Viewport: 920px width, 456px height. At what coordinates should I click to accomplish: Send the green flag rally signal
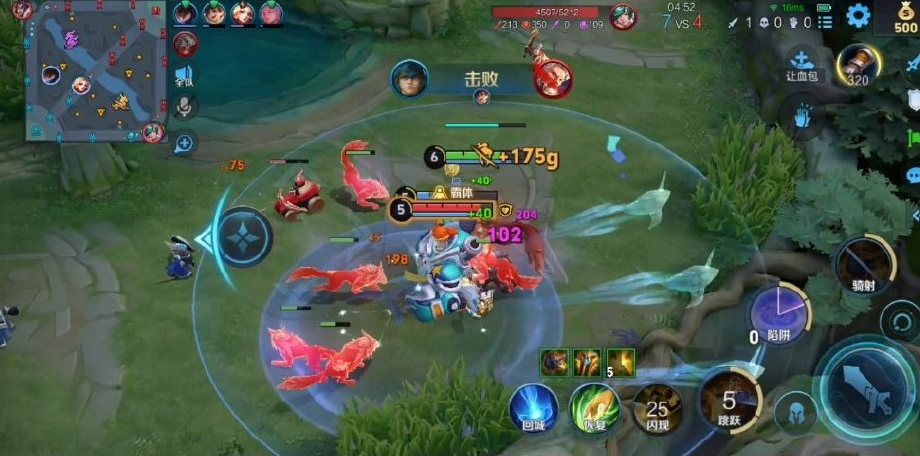point(913,137)
